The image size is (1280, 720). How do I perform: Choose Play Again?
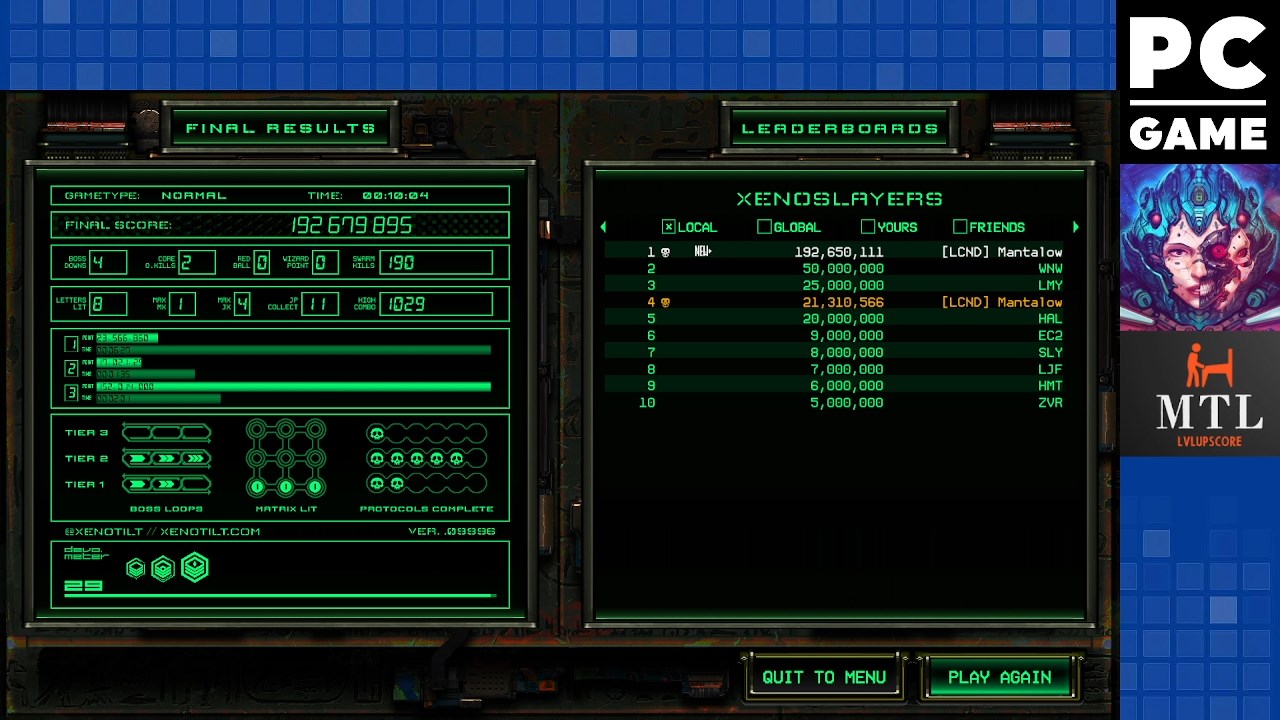click(999, 677)
